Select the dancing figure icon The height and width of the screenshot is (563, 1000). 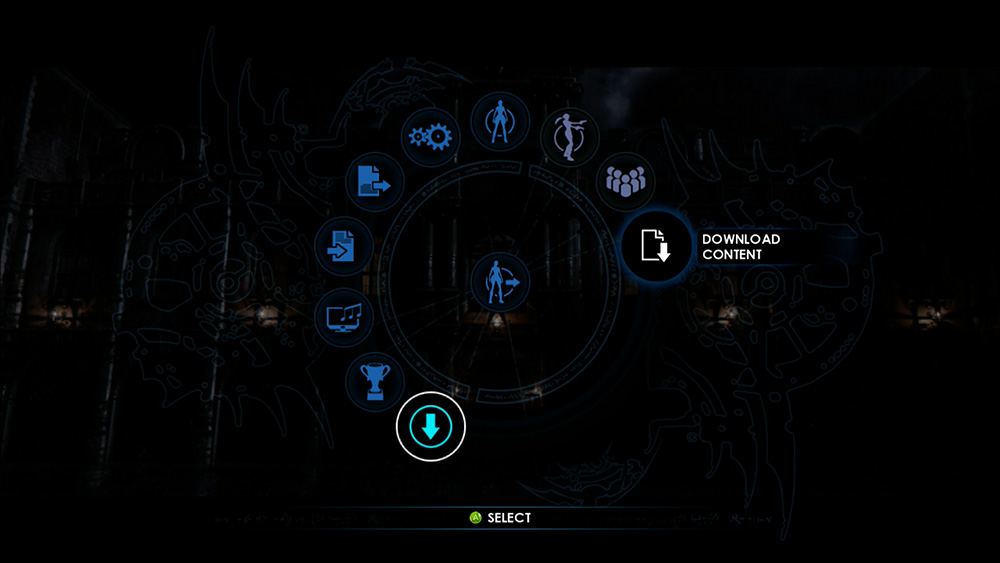569,137
